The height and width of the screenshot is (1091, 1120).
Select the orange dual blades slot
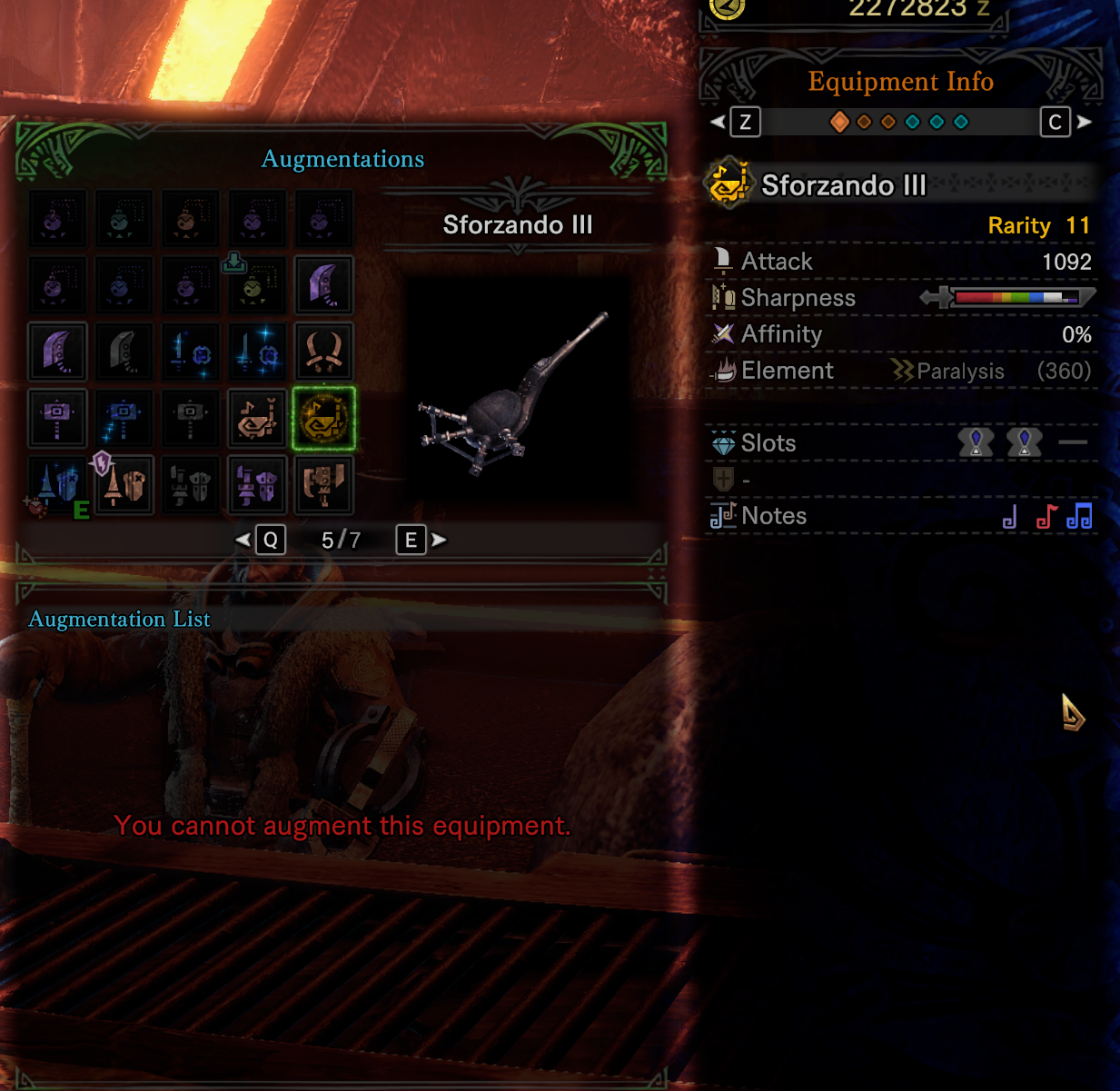point(323,352)
